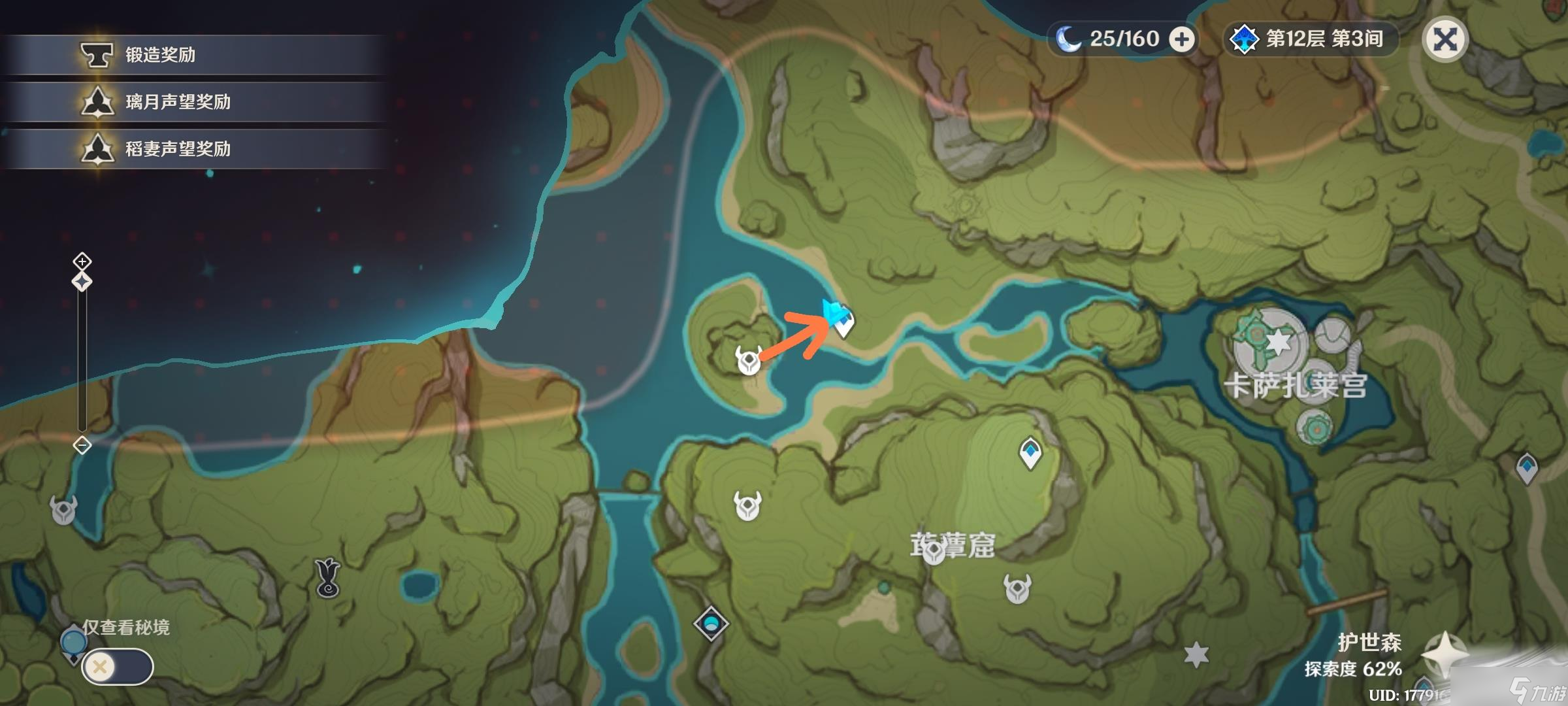Click the curled sprout map marker
Screen dimensions: 1568x706
point(327,578)
